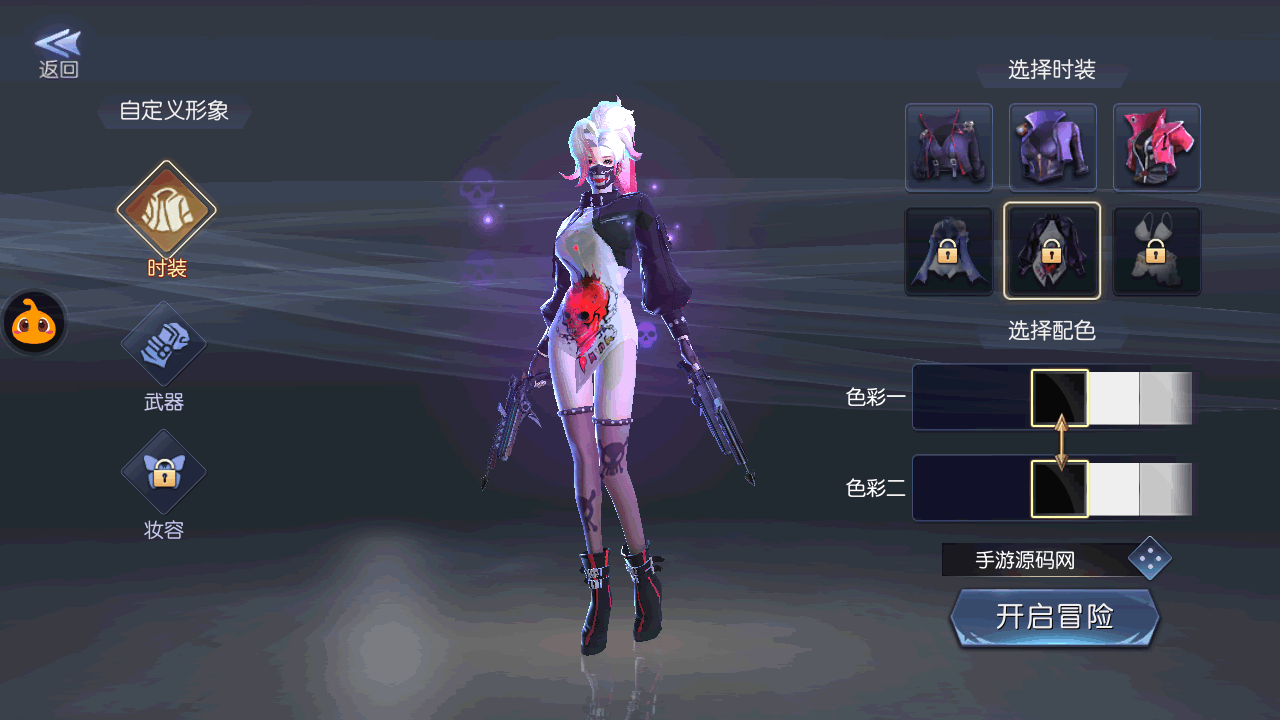The image size is (1280, 720).
Task: Pick the red hooded jacket outfit
Action: click(x=1156, y=147)
